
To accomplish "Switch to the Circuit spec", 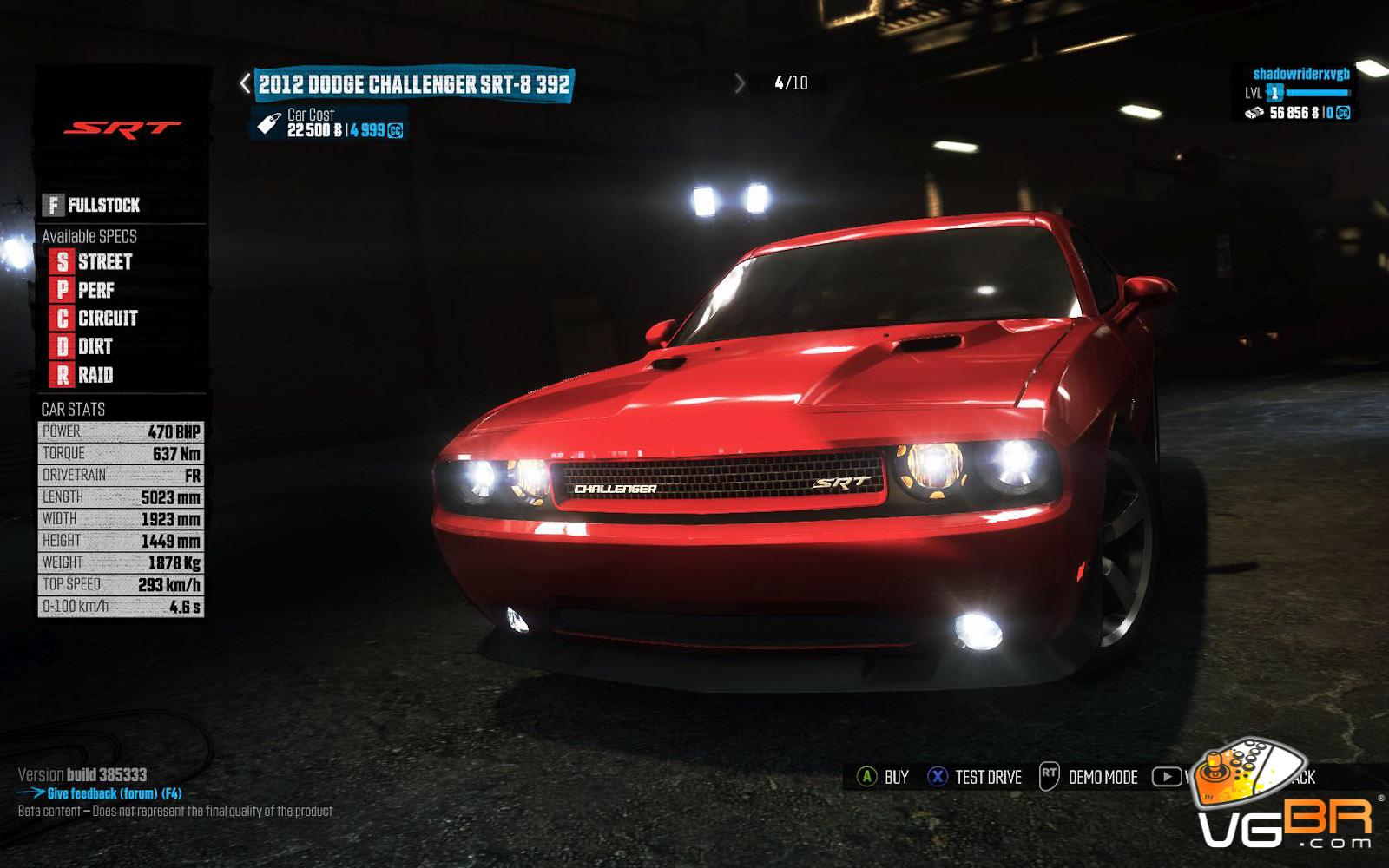I will click(x=95, y=319).
